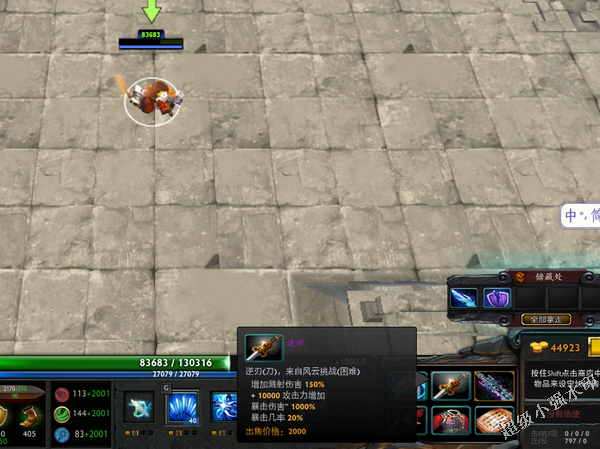Switch the 中 input method indicator
The width and height of the screenshot is (600, 449).
pos(571,215)
